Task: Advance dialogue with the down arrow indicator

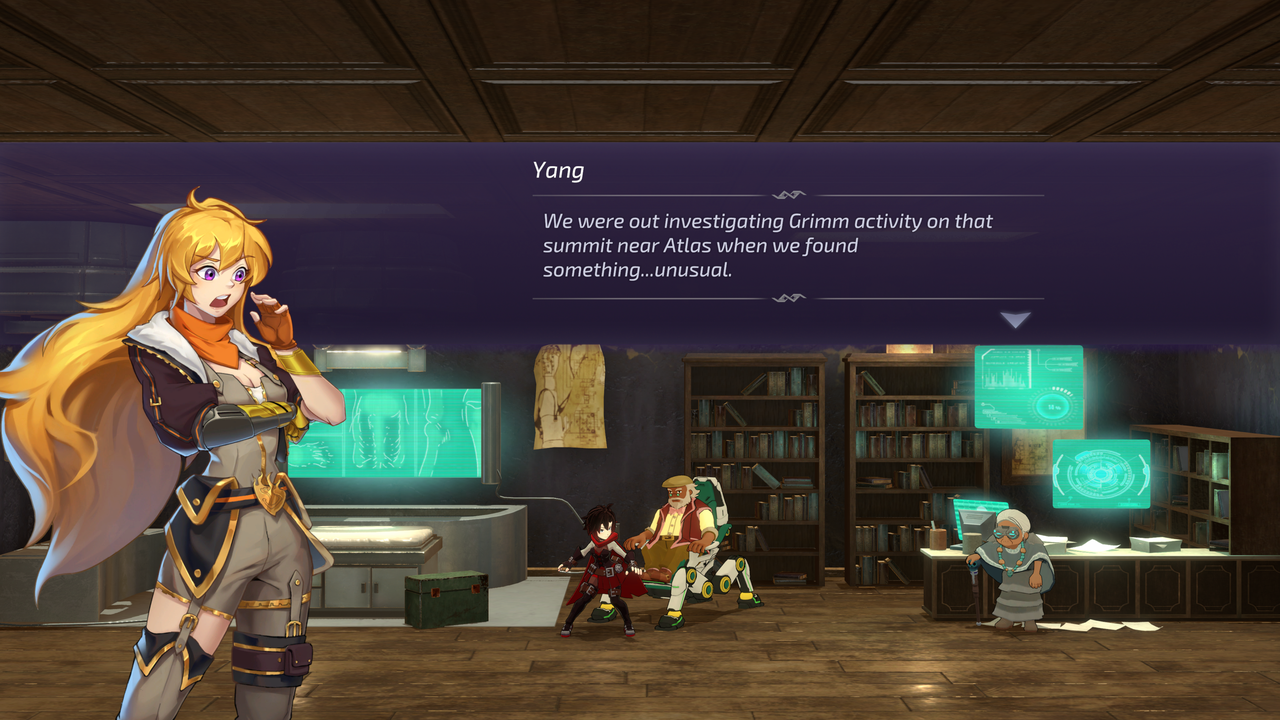Action: (1015, 320)
